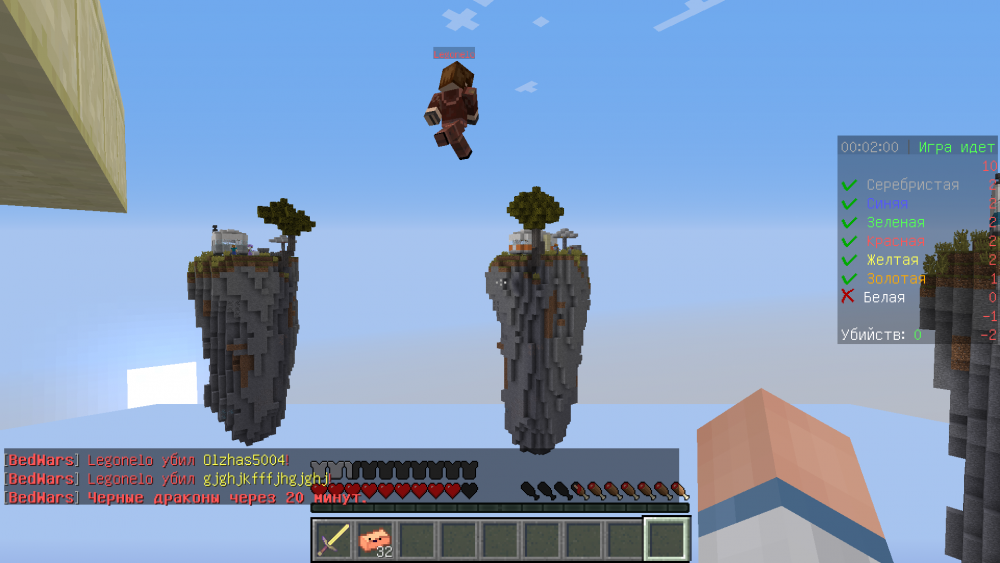1000x563 pixels.
Task: Click the gjghjkfffjhgjghj kill message in chat
Action: point(165,478)
